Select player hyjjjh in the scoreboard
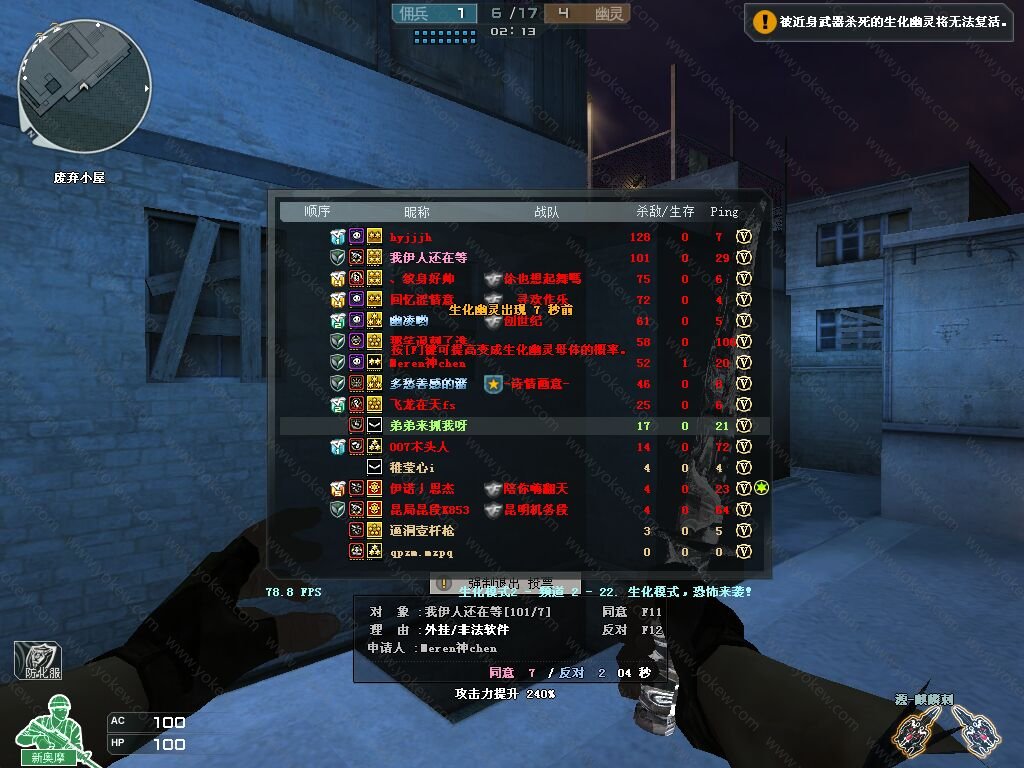The width and height of the screenshot is (1024, 768). coord(410,237)
